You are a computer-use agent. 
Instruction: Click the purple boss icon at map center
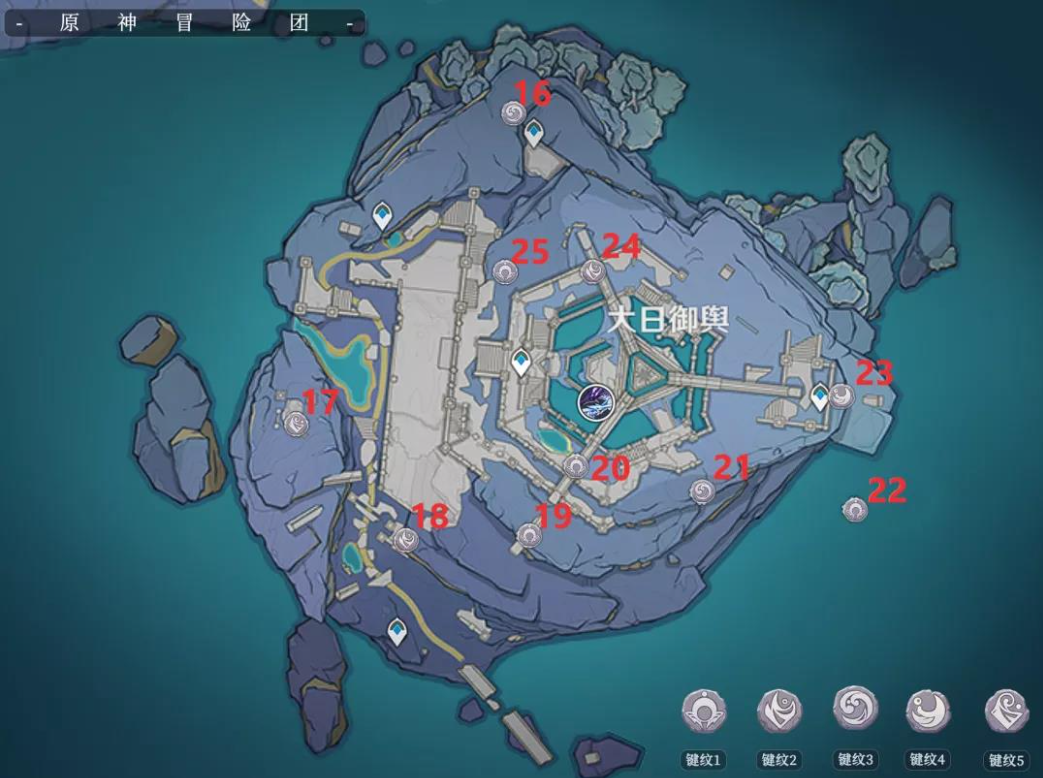(592, 402)
